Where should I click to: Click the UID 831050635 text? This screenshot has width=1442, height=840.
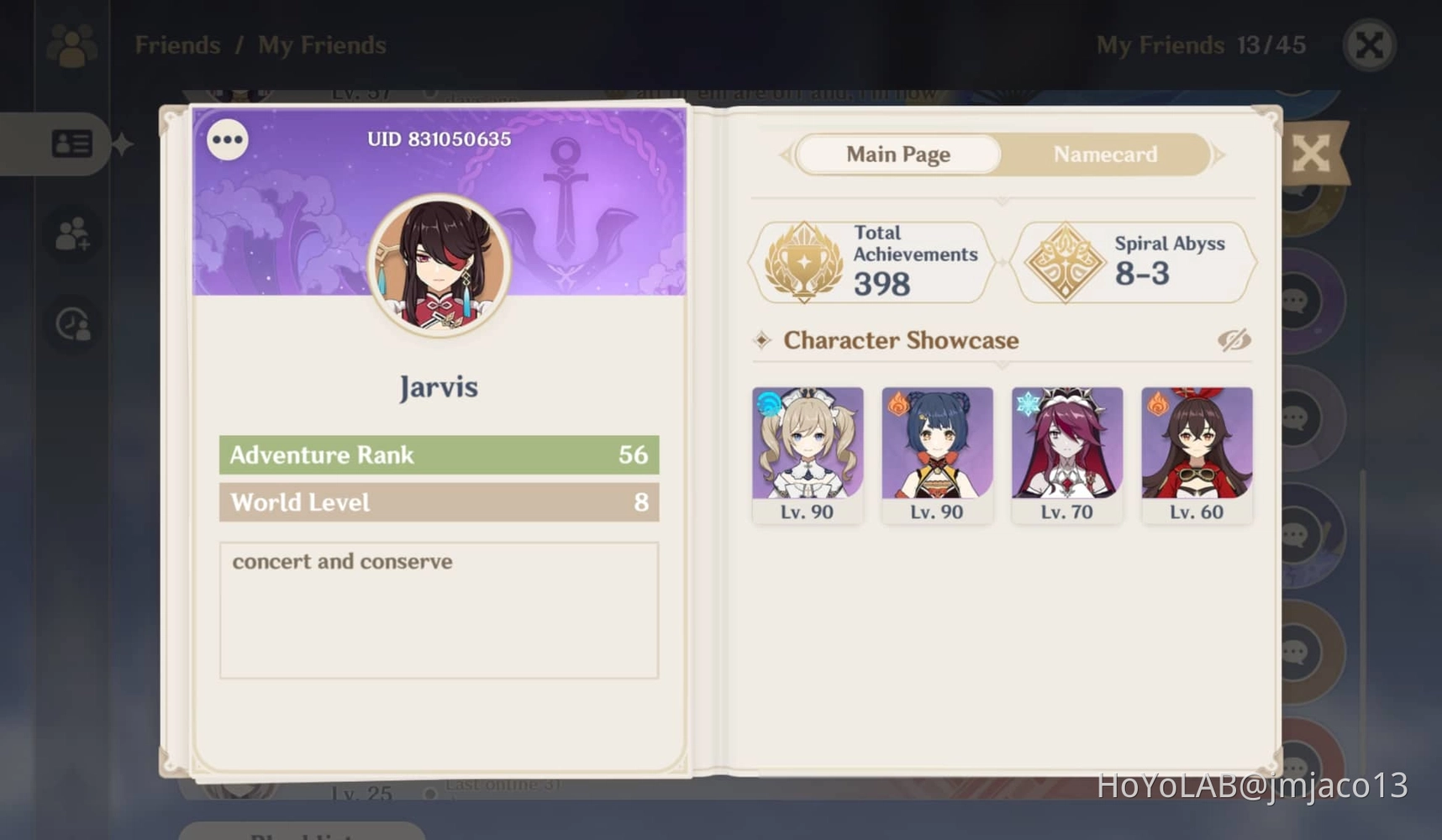coord(438,139)
